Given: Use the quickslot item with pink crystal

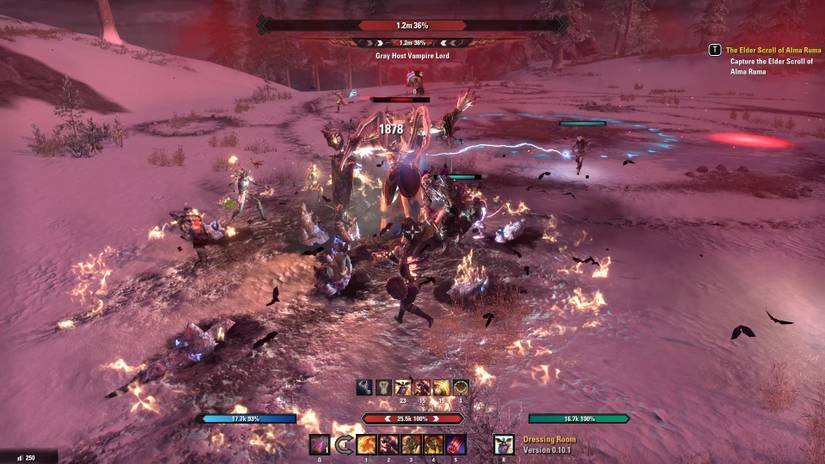Looking at the screenshot, I should 320,445.
